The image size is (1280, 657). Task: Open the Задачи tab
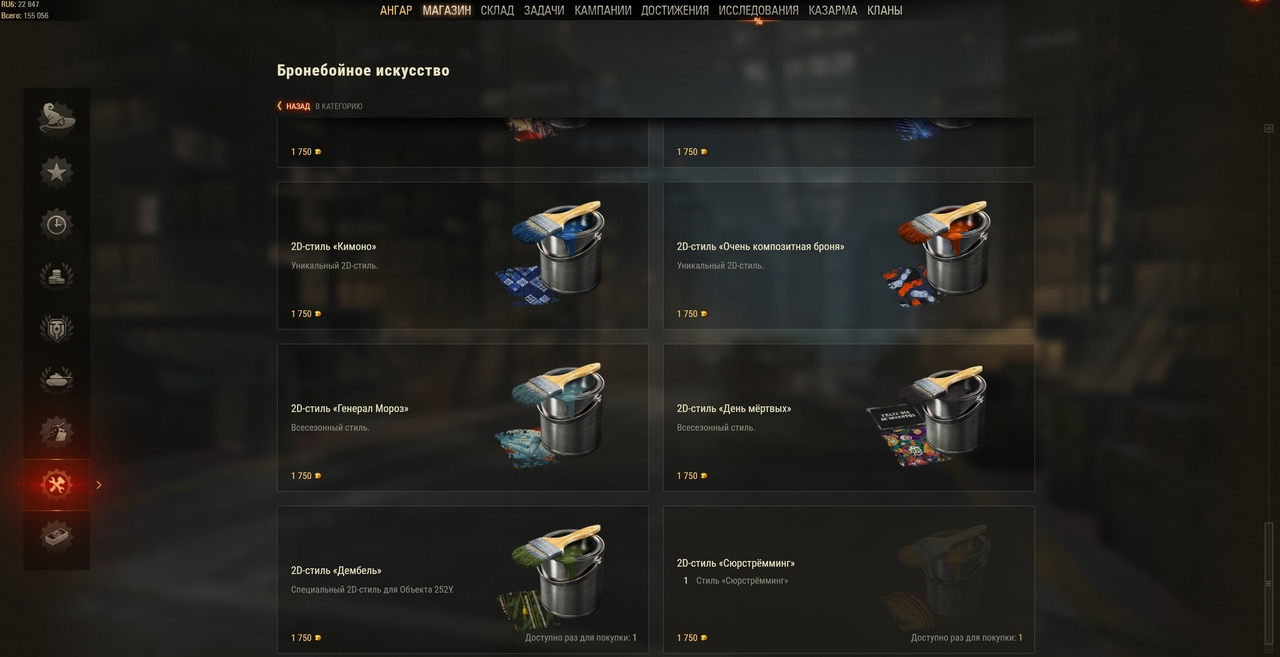544,11
